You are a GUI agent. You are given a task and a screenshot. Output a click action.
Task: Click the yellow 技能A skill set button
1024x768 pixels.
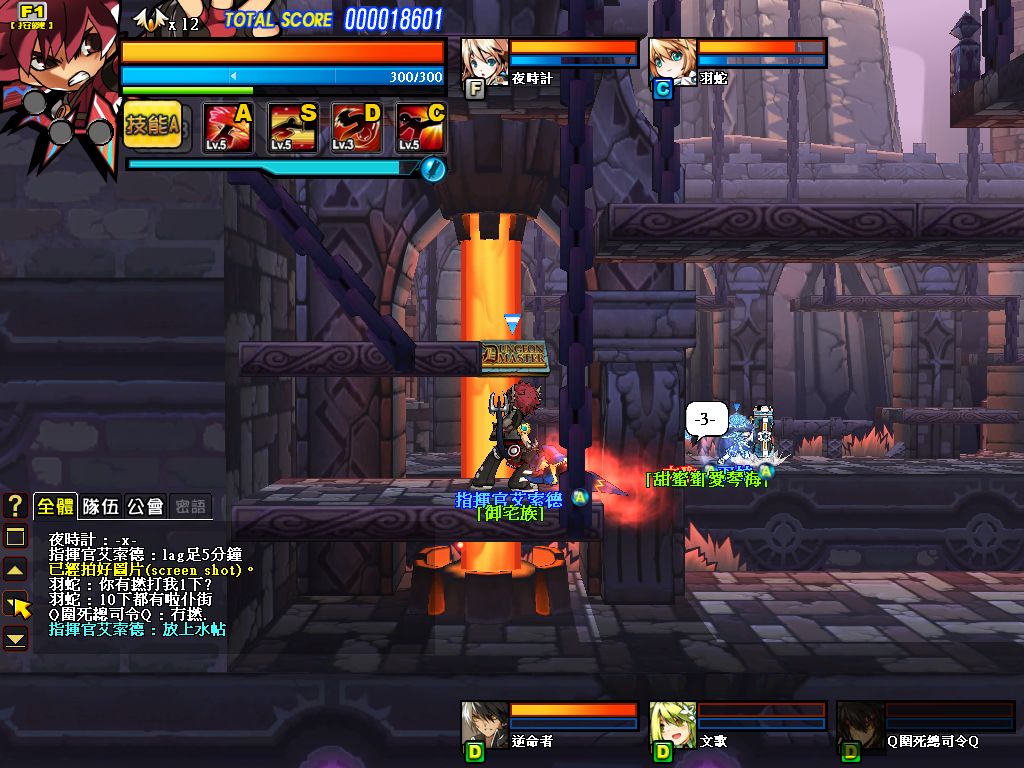tap(153, 125)
